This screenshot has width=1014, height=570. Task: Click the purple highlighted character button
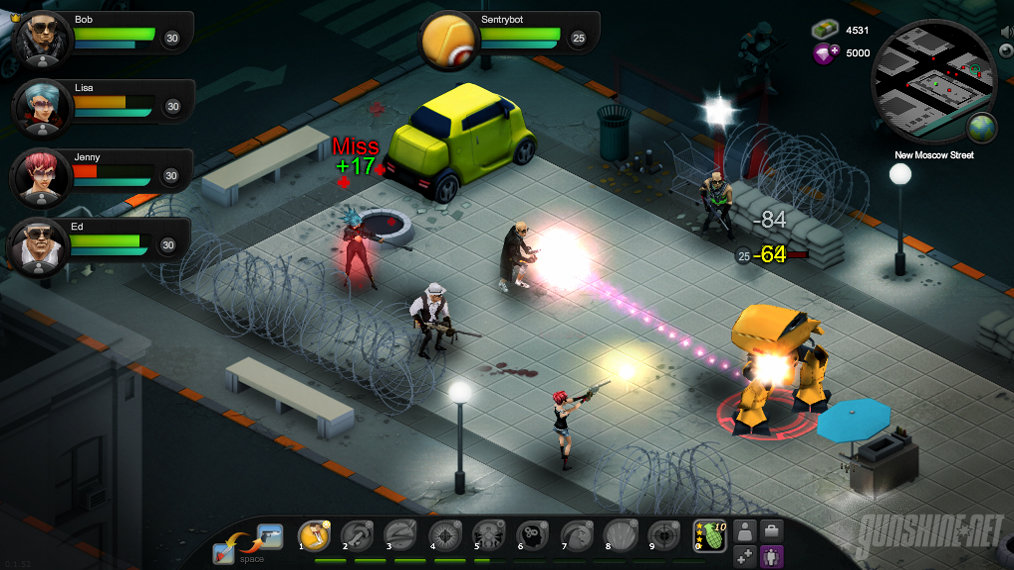tap(772, 557)
